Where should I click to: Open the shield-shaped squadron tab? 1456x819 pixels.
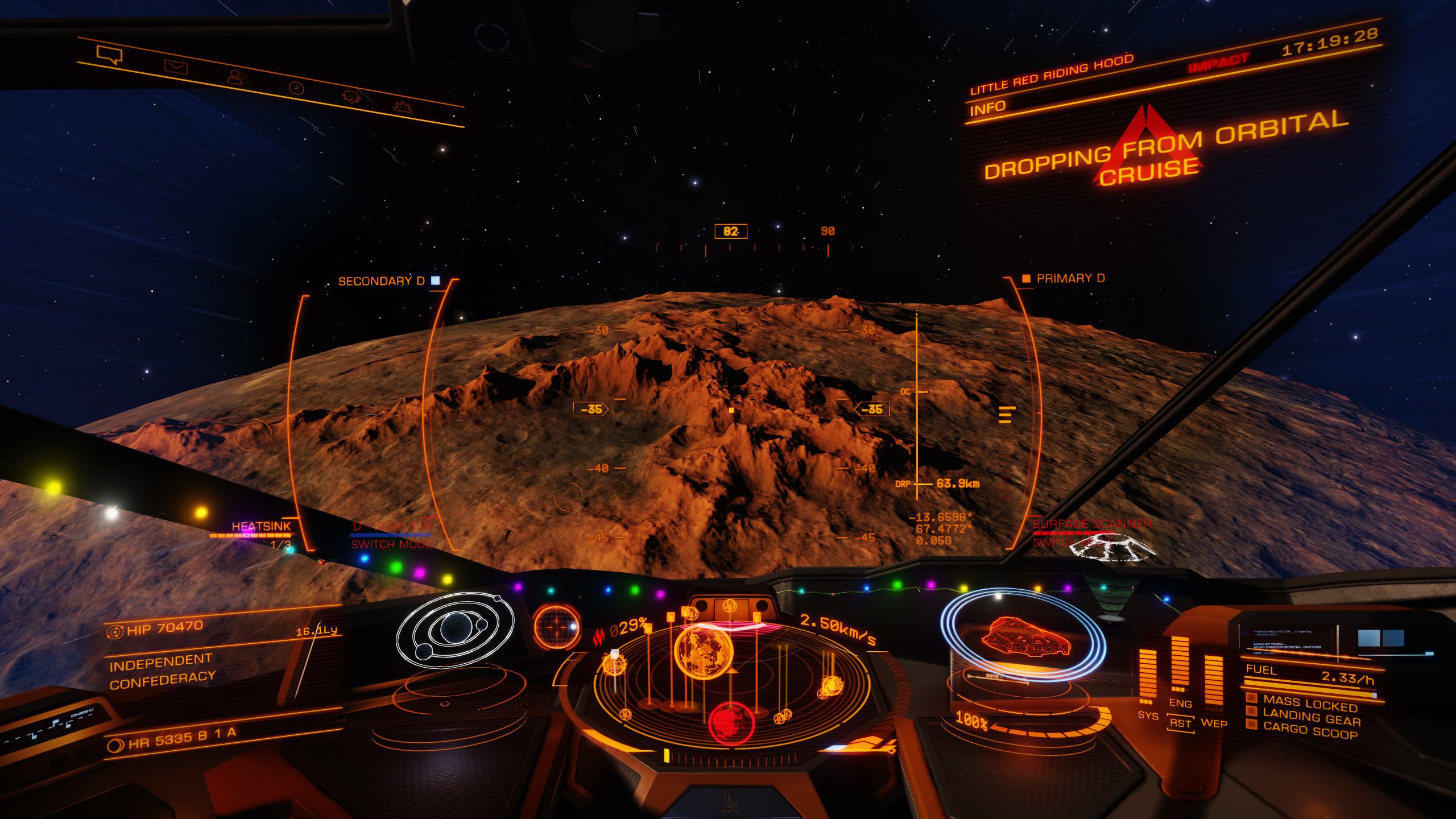pos(350,97)
